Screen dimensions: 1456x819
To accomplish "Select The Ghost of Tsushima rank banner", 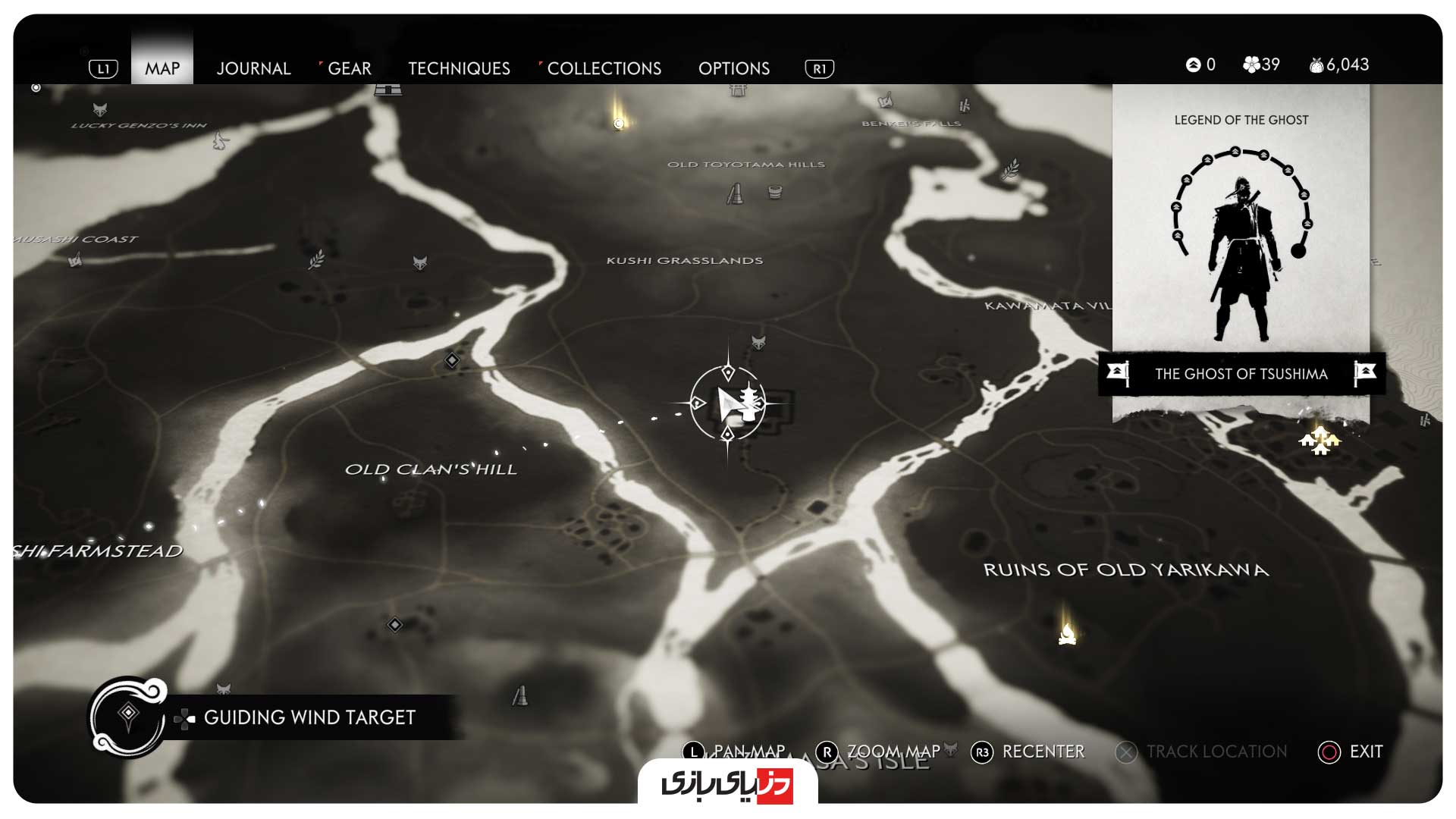I will pyautogui.click(x=1241, y=374).
